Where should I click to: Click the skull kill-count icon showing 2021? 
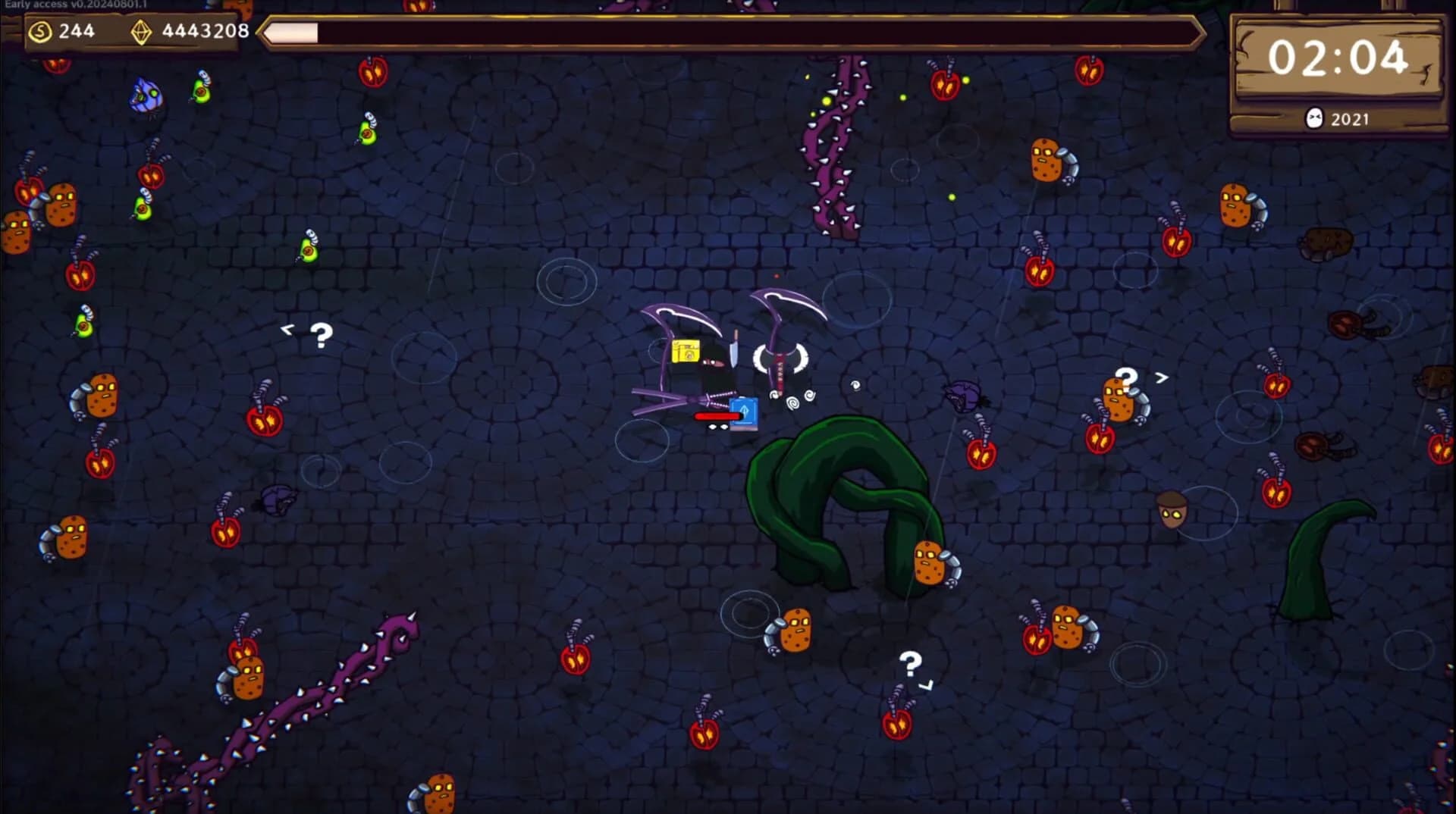[1315, 118]
